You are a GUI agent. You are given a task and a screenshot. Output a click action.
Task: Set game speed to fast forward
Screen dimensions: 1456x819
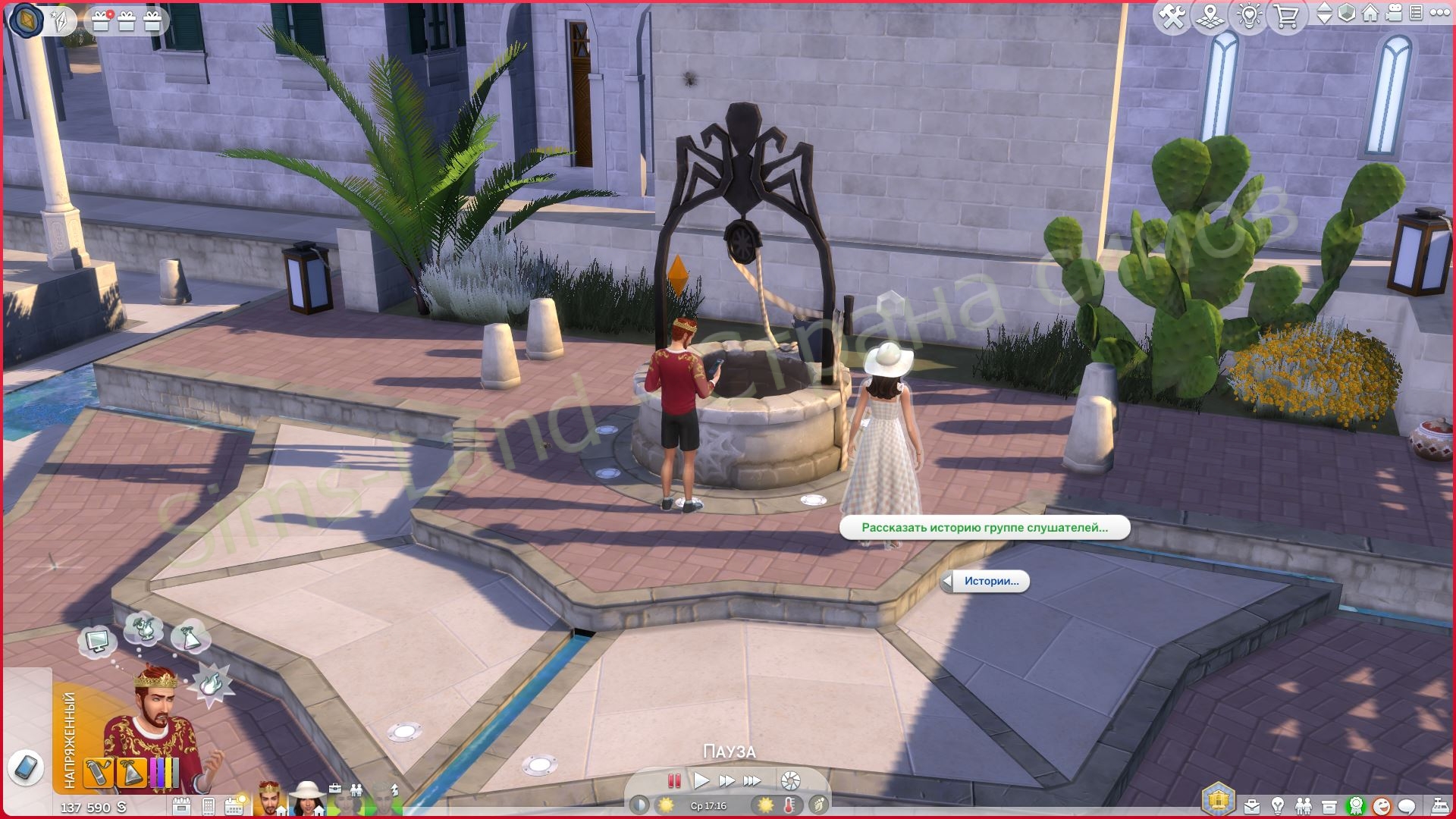(726, 780)
